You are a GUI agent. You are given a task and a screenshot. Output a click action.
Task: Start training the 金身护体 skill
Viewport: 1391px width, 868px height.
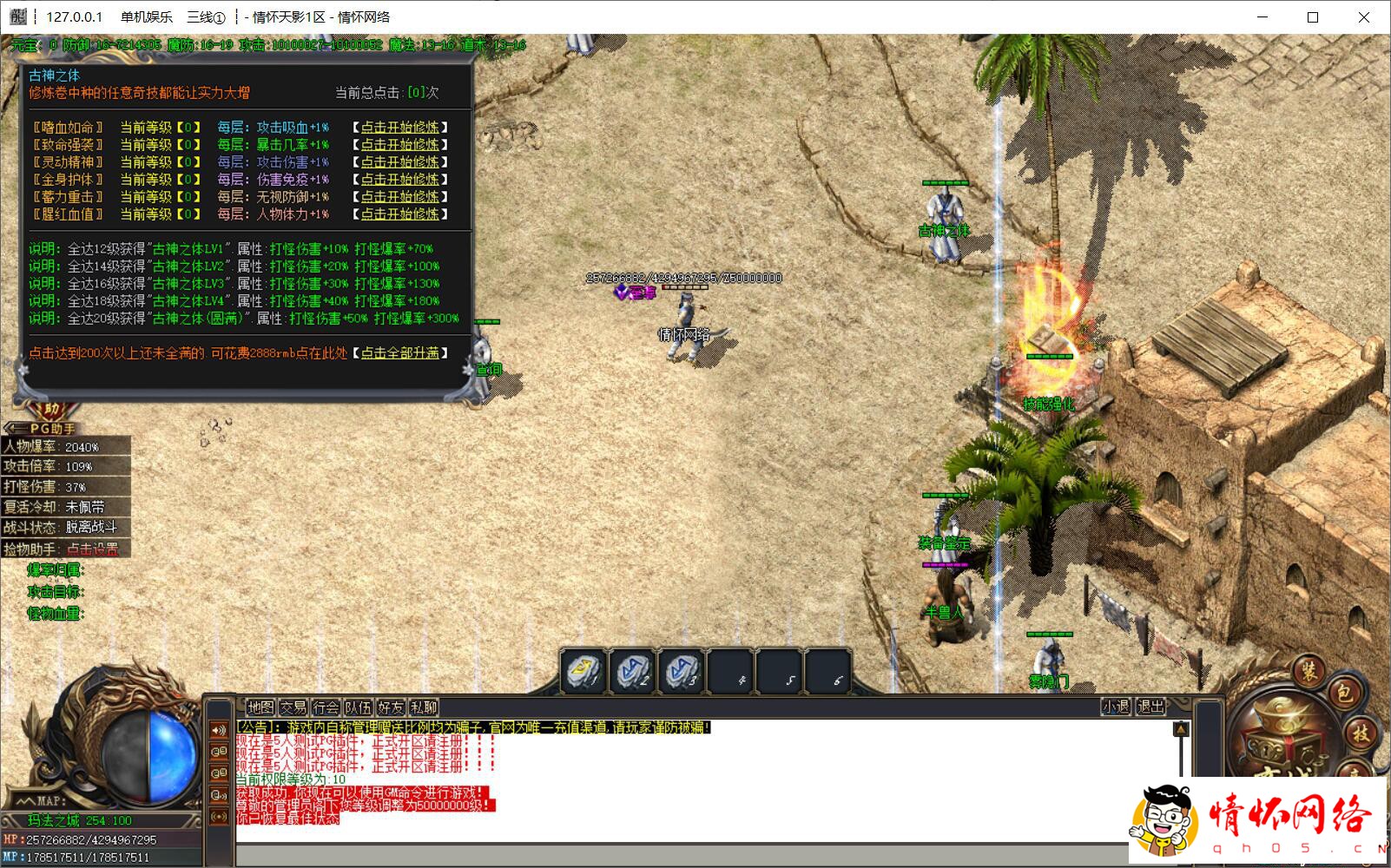pos(400,180)
